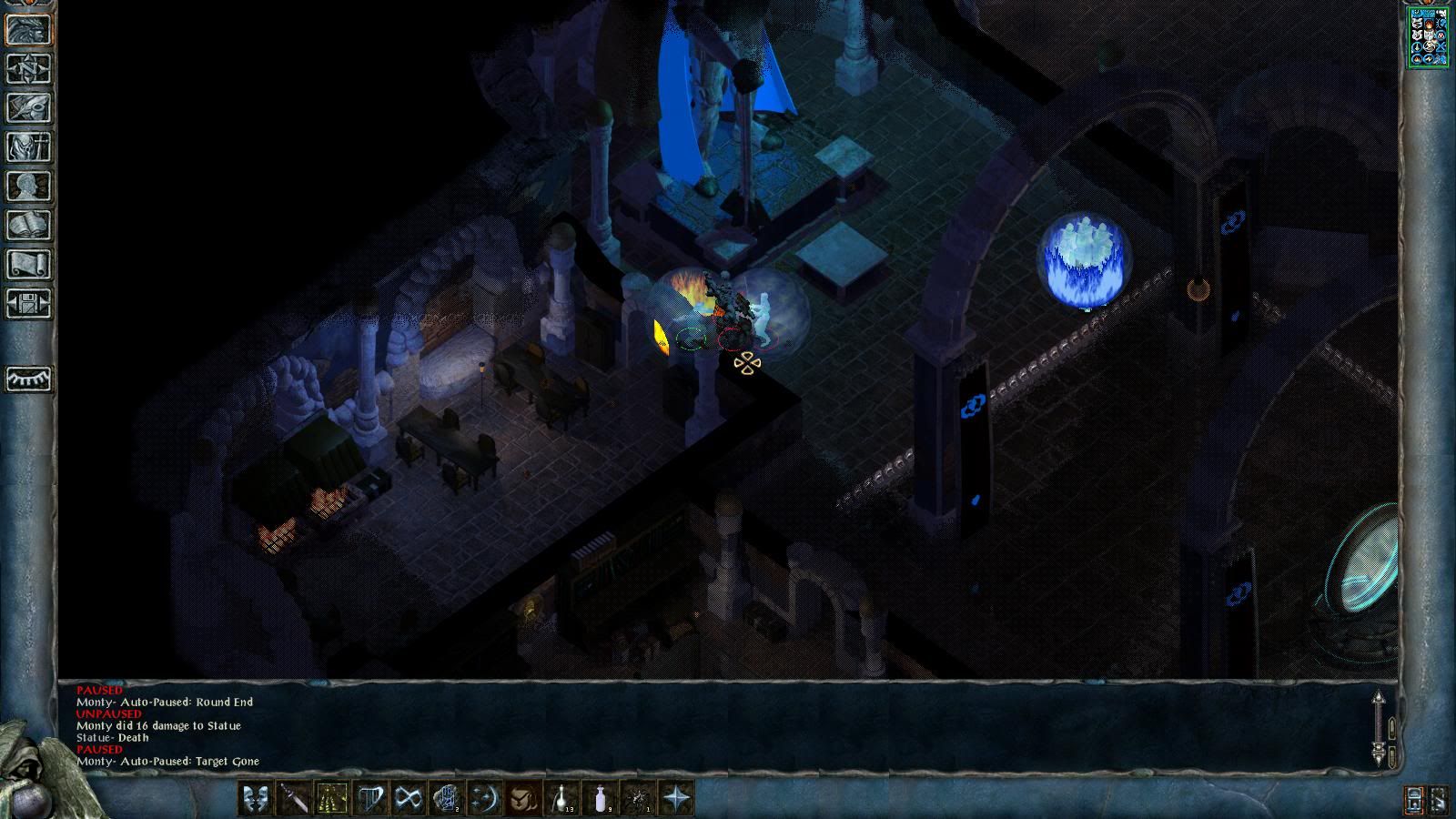Open the journal quill icon
This screenshot has height=819, width=1456.
pos(29,107)
